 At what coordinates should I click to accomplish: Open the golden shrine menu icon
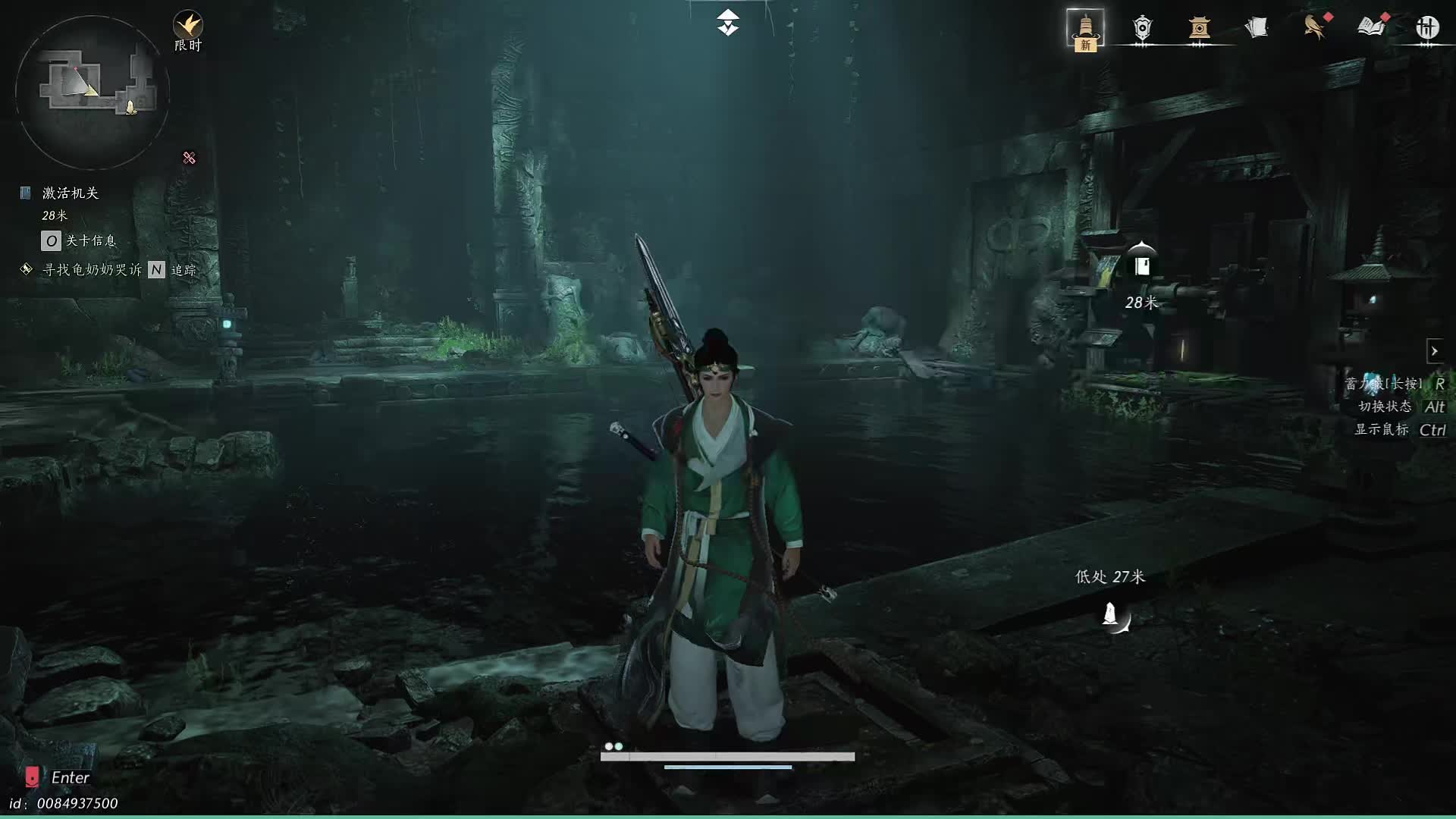pyautogui.click(x=1199, y=28)
